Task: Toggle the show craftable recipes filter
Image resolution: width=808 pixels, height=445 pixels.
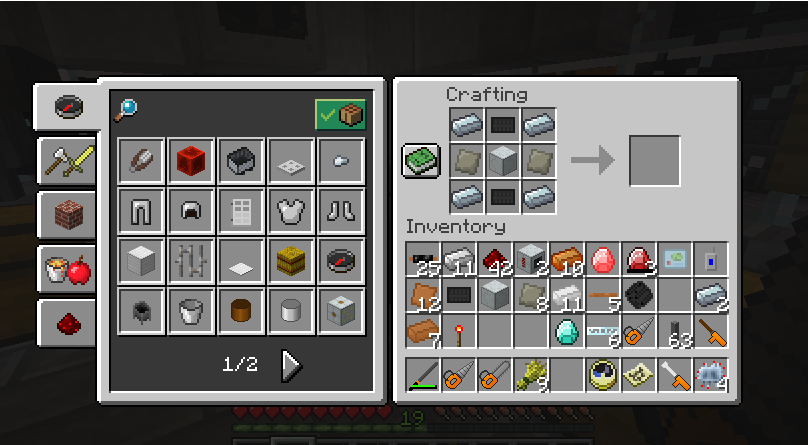Action: pyautogui.click(x=340, y=114)
